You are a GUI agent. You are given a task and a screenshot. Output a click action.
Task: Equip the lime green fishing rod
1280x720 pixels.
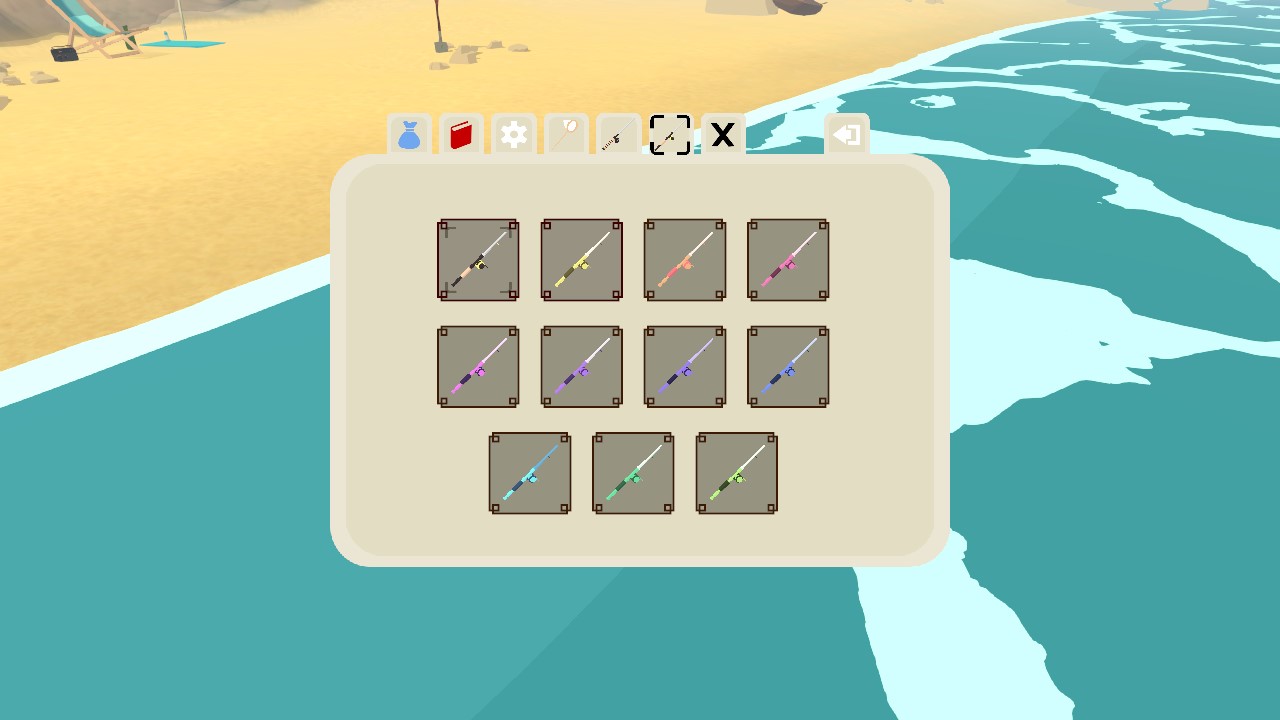click(x=736, y=472)
